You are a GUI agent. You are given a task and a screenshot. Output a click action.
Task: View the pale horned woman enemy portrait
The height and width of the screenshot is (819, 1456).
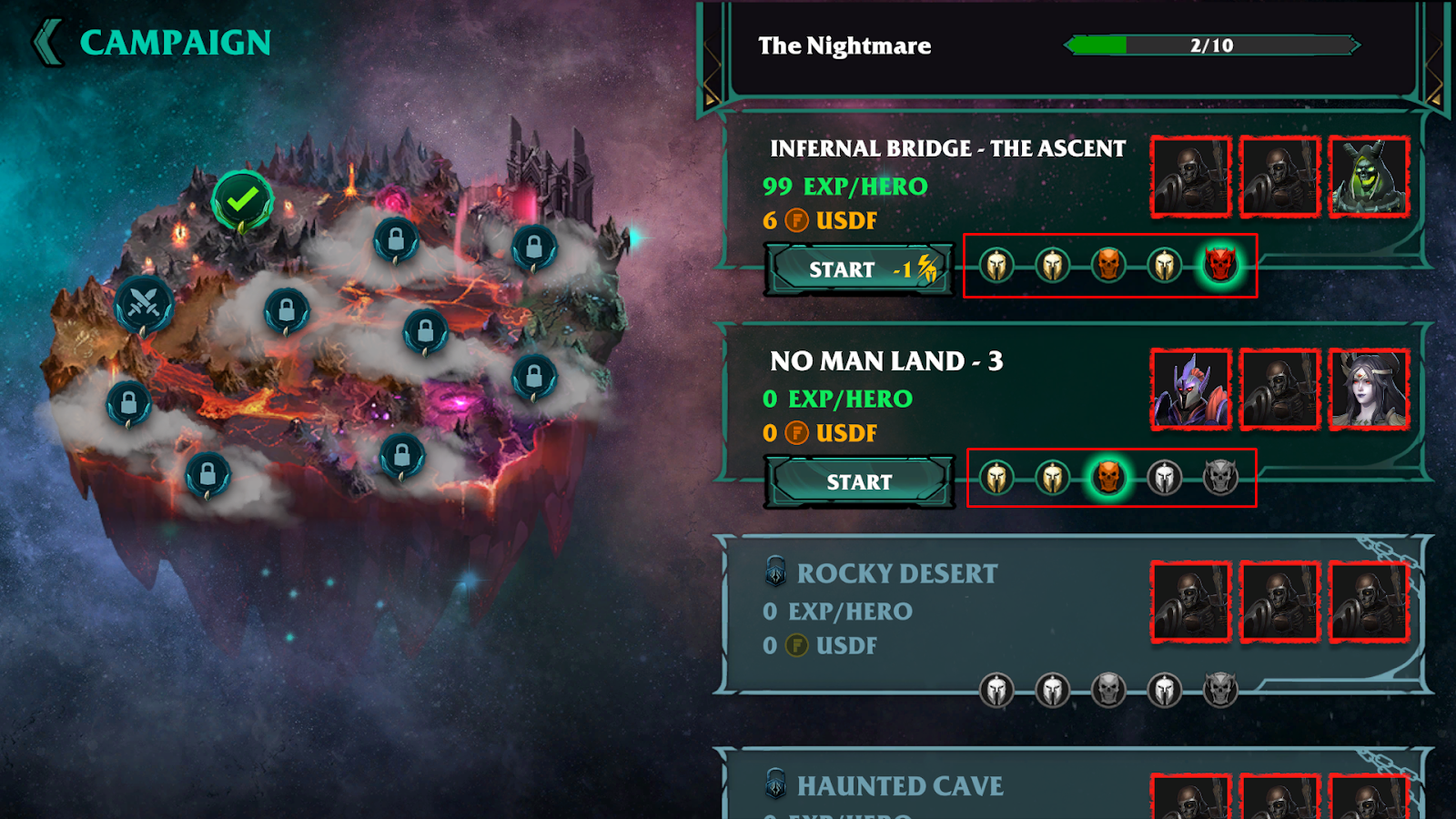coord(1369,389)
